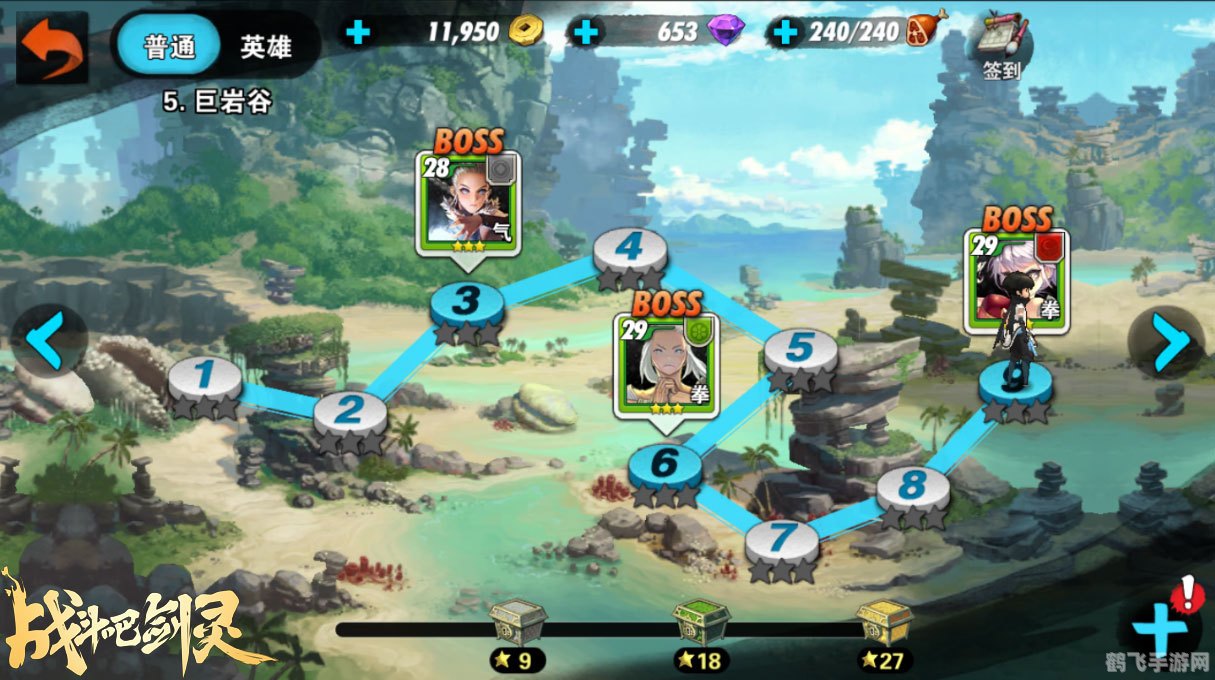Open the blue plus menu with alert
The image size is (1215, 680).
coord(1160,628)
